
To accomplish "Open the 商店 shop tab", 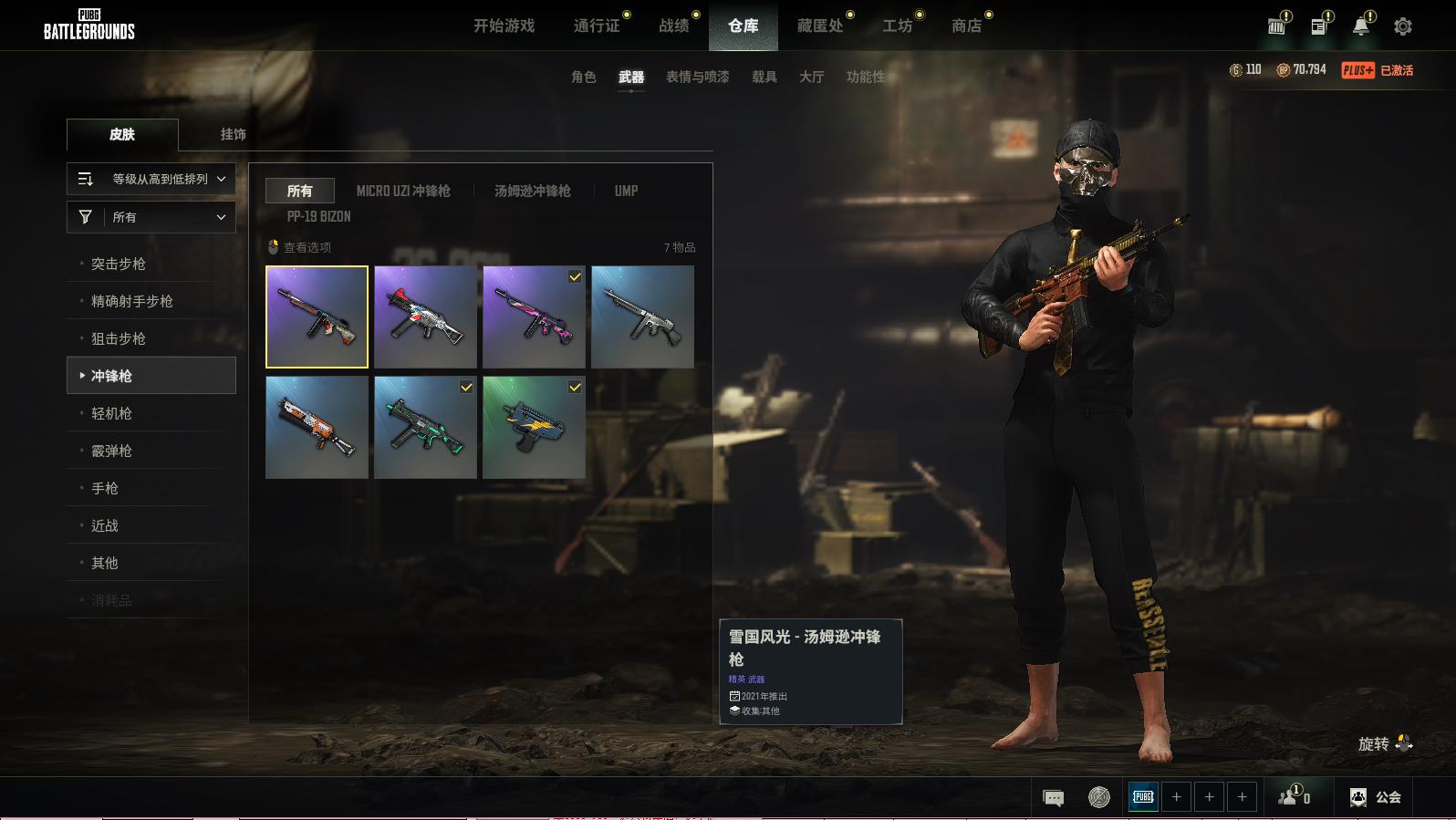I will point(966,26).
